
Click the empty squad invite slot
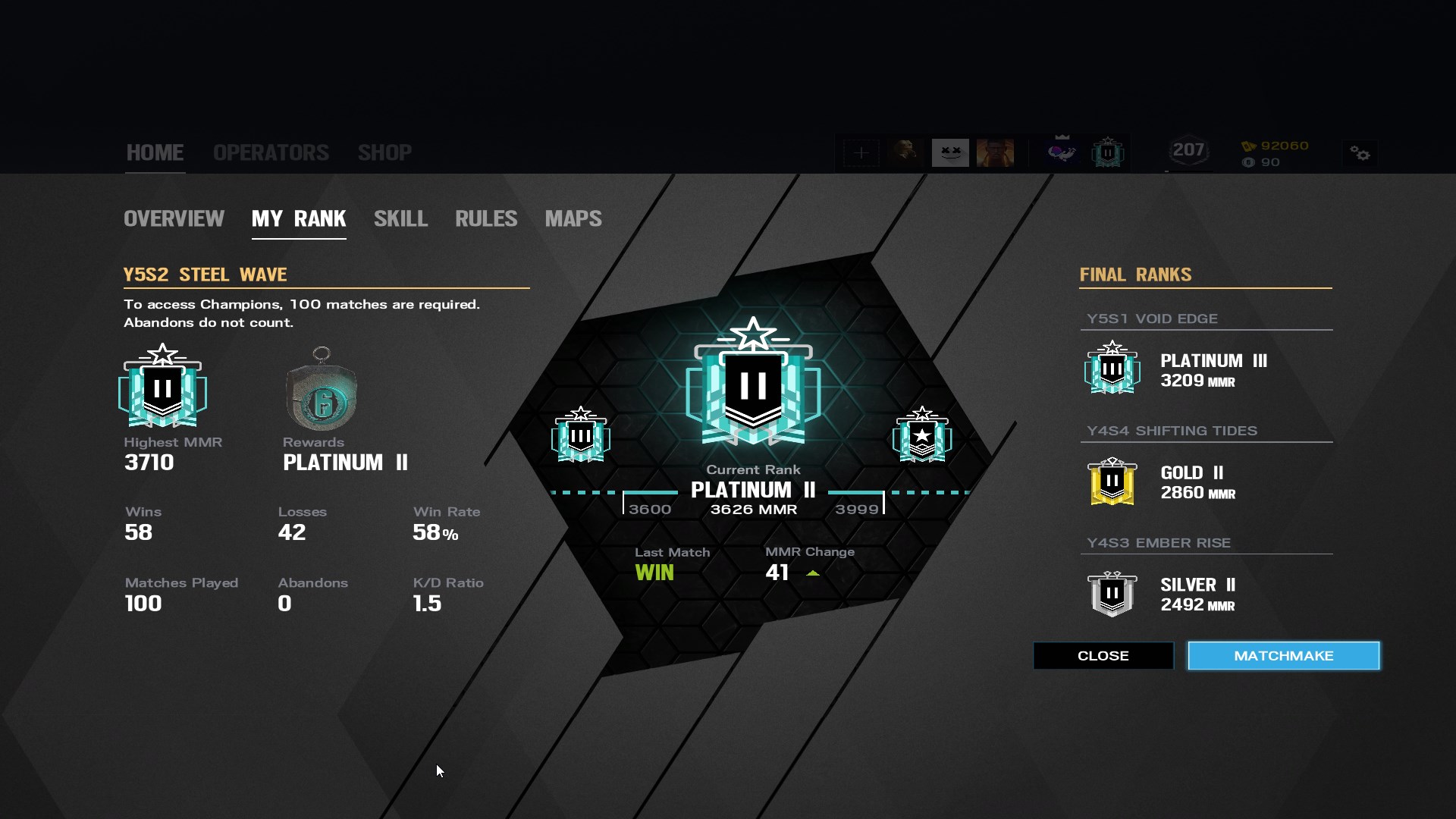pos(861,152)
